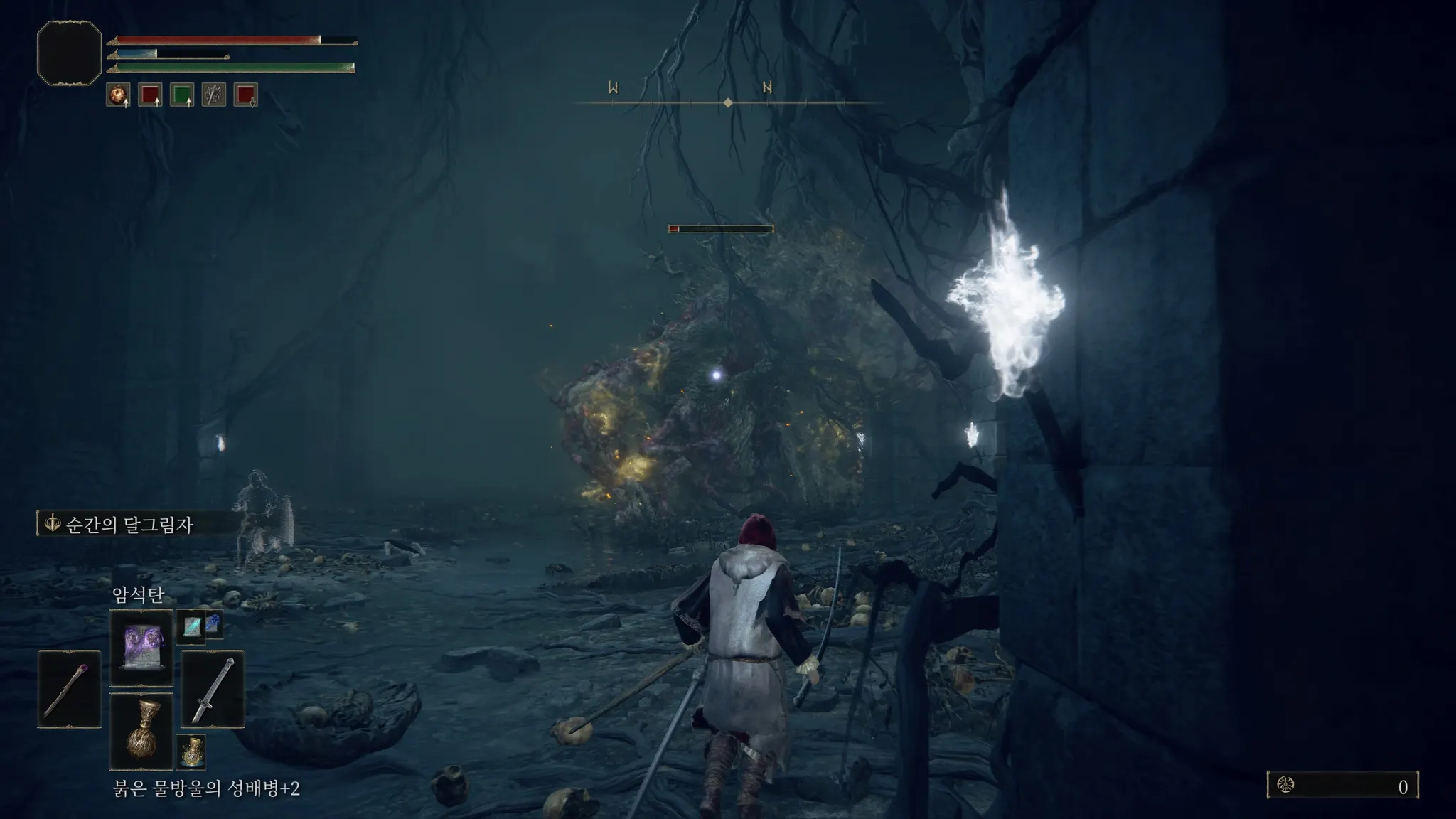Use the 붉은 물방울의 성배병 flask slot
Image resolution: width=1456 pixels, height=819 pixels.
coord(141,731)
